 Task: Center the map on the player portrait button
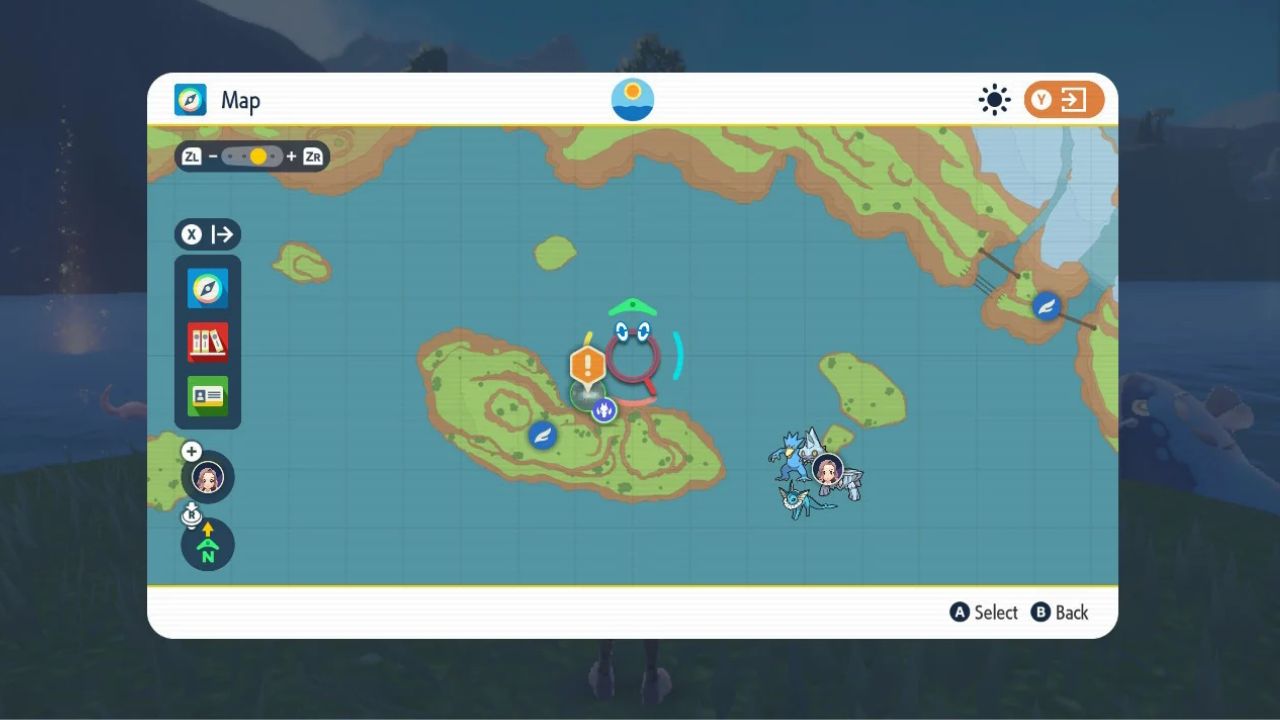pos(208,477)
